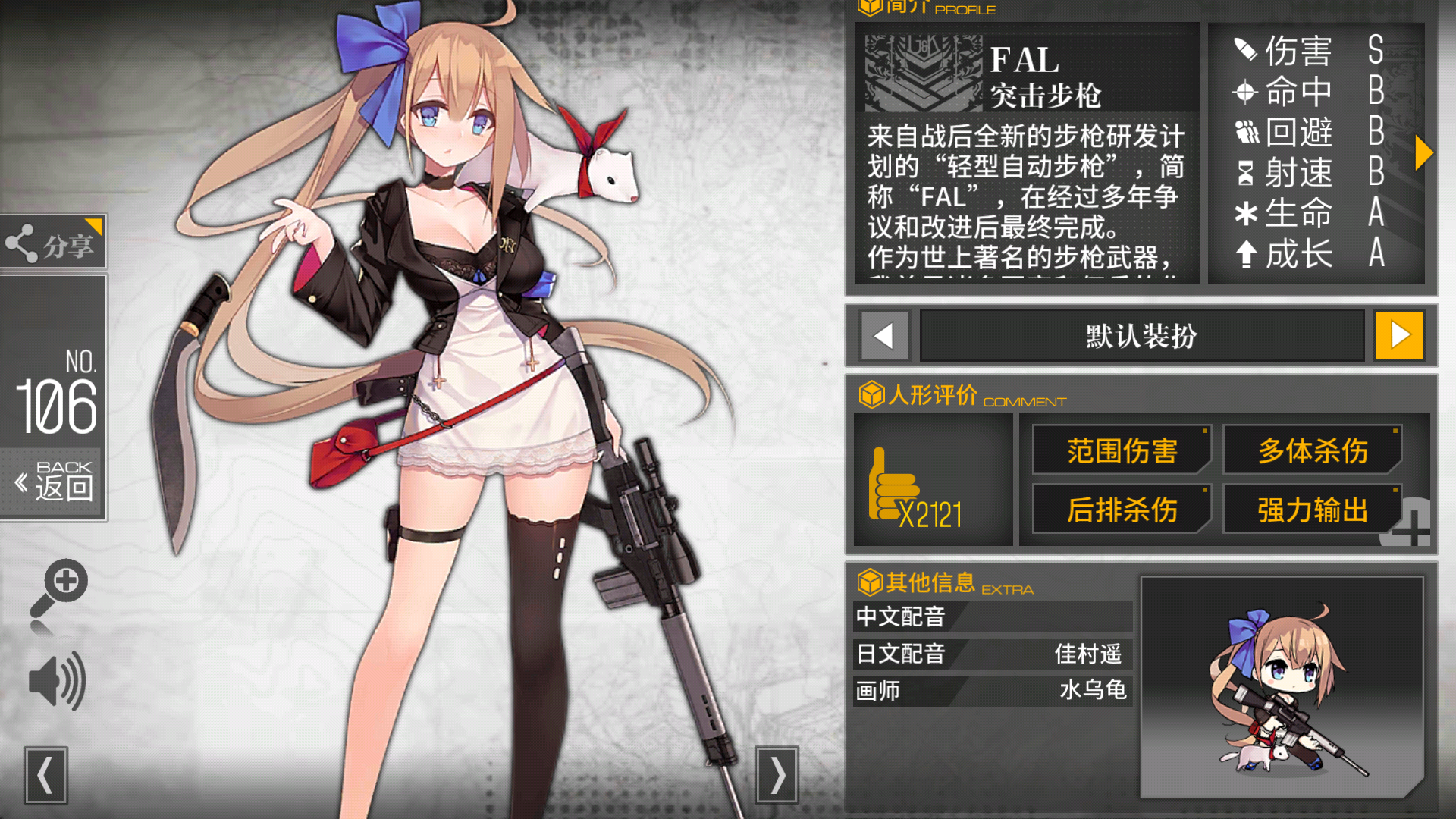Viewport: 1456px width, 819px height.
Task: Switch to previous costume with grey arrow
Action: [x=883, y=335]
